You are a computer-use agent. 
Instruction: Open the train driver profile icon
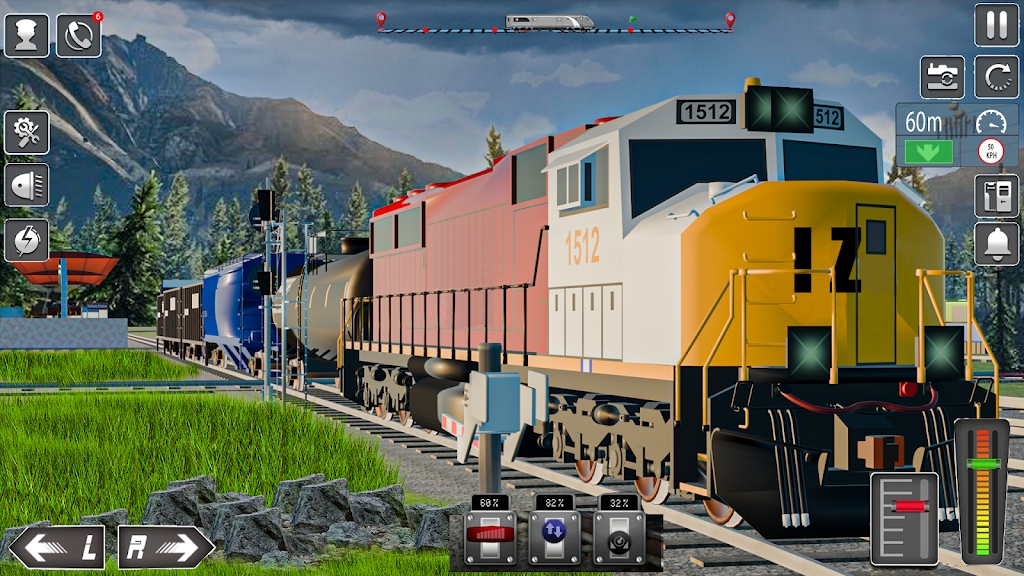point(26,36)
